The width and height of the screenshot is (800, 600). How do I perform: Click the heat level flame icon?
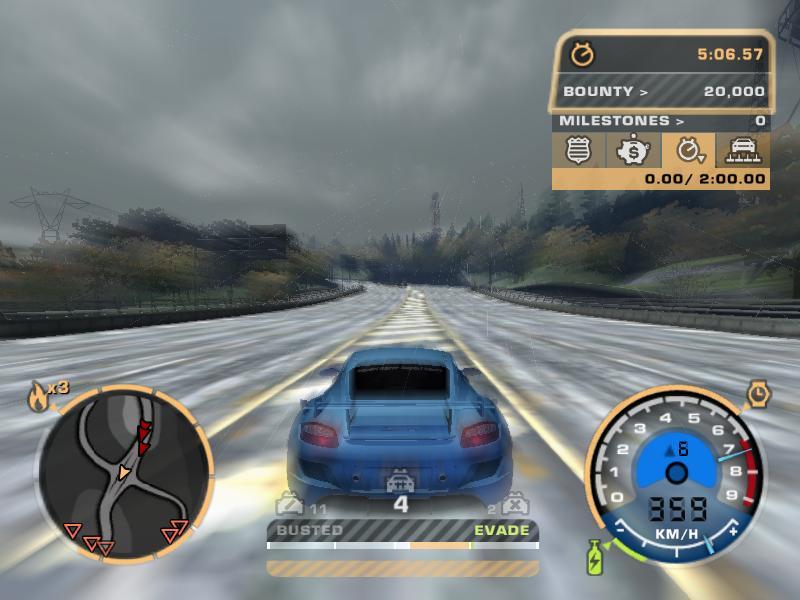[39, 398]
